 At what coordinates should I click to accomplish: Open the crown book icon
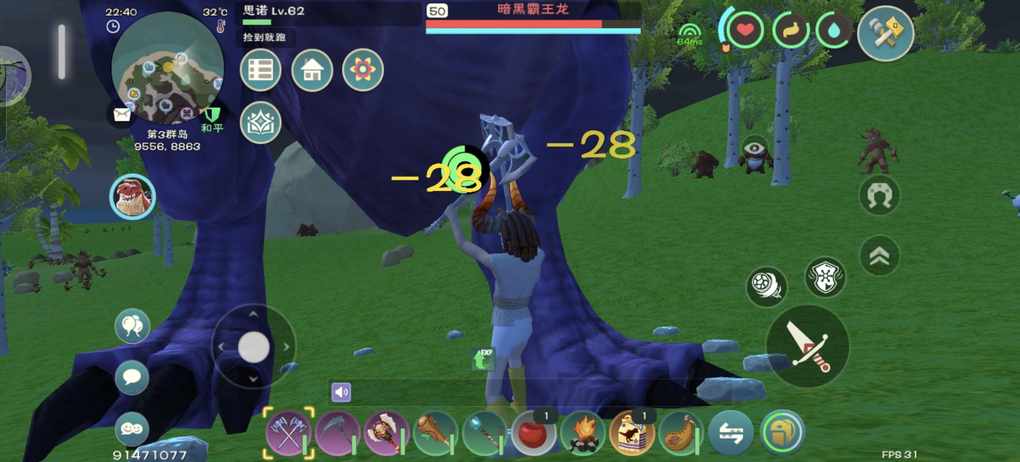tap(261, 122)
